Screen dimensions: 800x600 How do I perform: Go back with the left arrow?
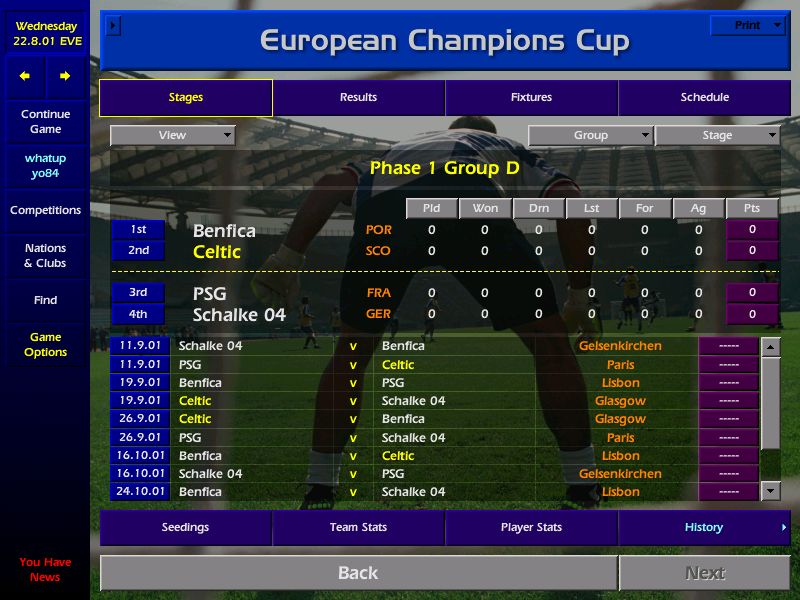pyautogui.click(x=25, y=76)
